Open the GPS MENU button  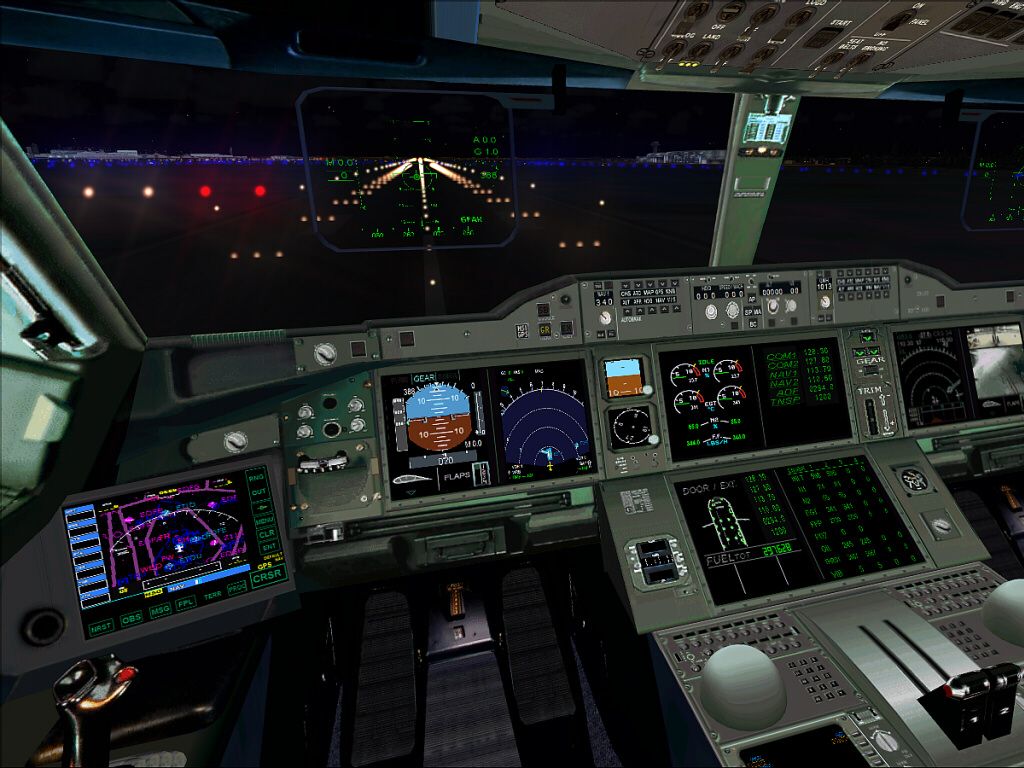[265, 520]
